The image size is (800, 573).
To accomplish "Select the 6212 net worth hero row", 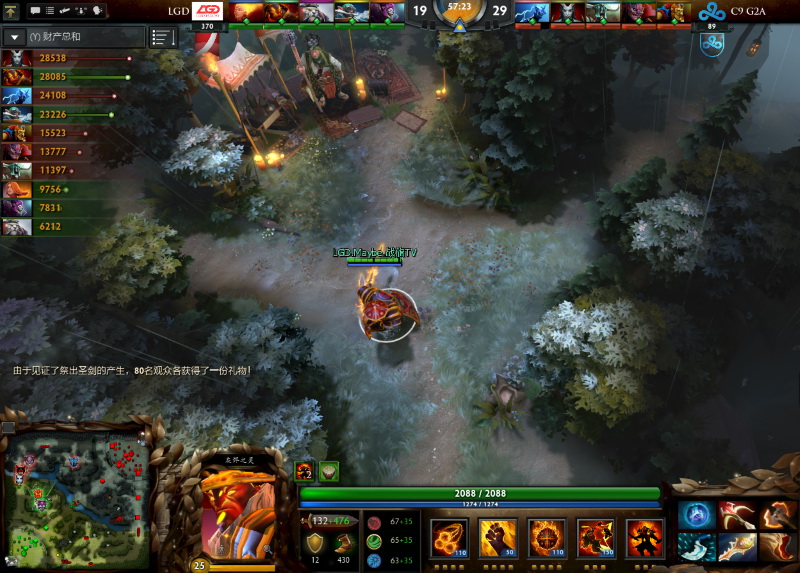I will click(x=40, y=227).
